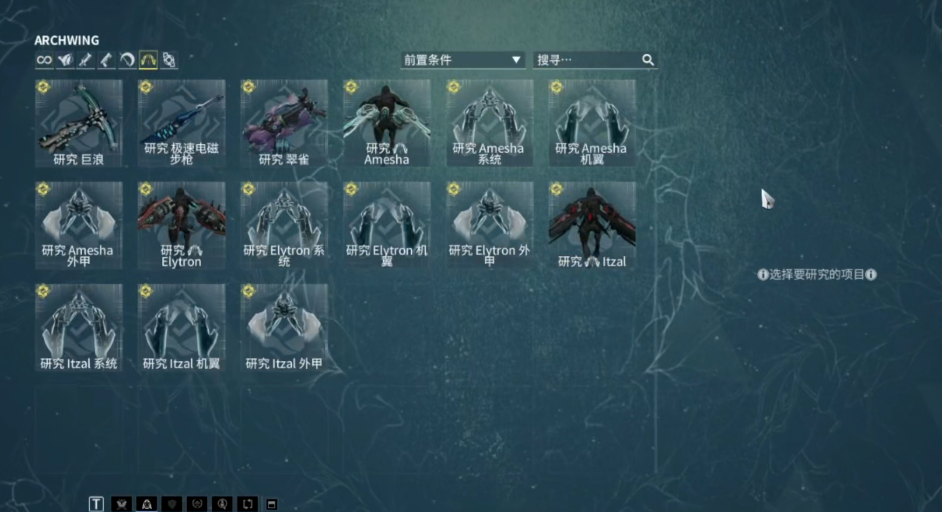The width and height of the screenshot is (942, 512).
Task: Click the 搜寻 search field
Action: pos(588,60)
